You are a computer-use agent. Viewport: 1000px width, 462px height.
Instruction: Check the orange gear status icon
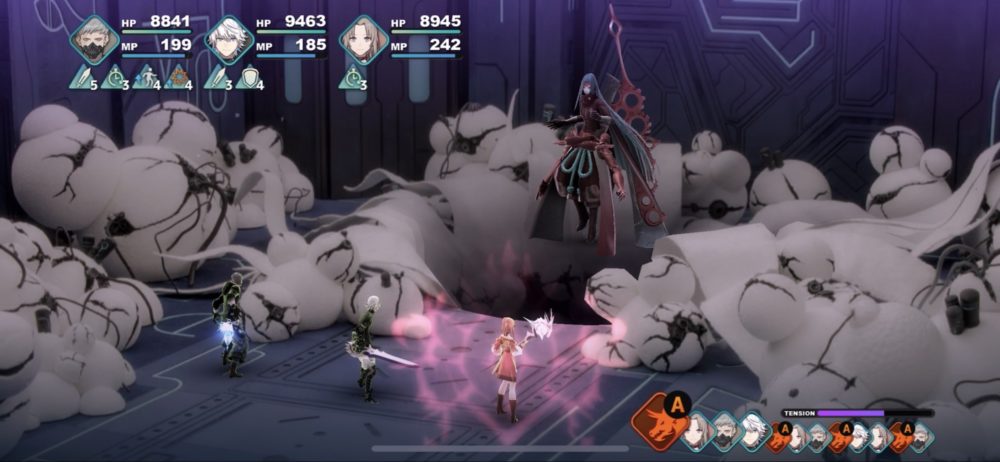[179, 77]
